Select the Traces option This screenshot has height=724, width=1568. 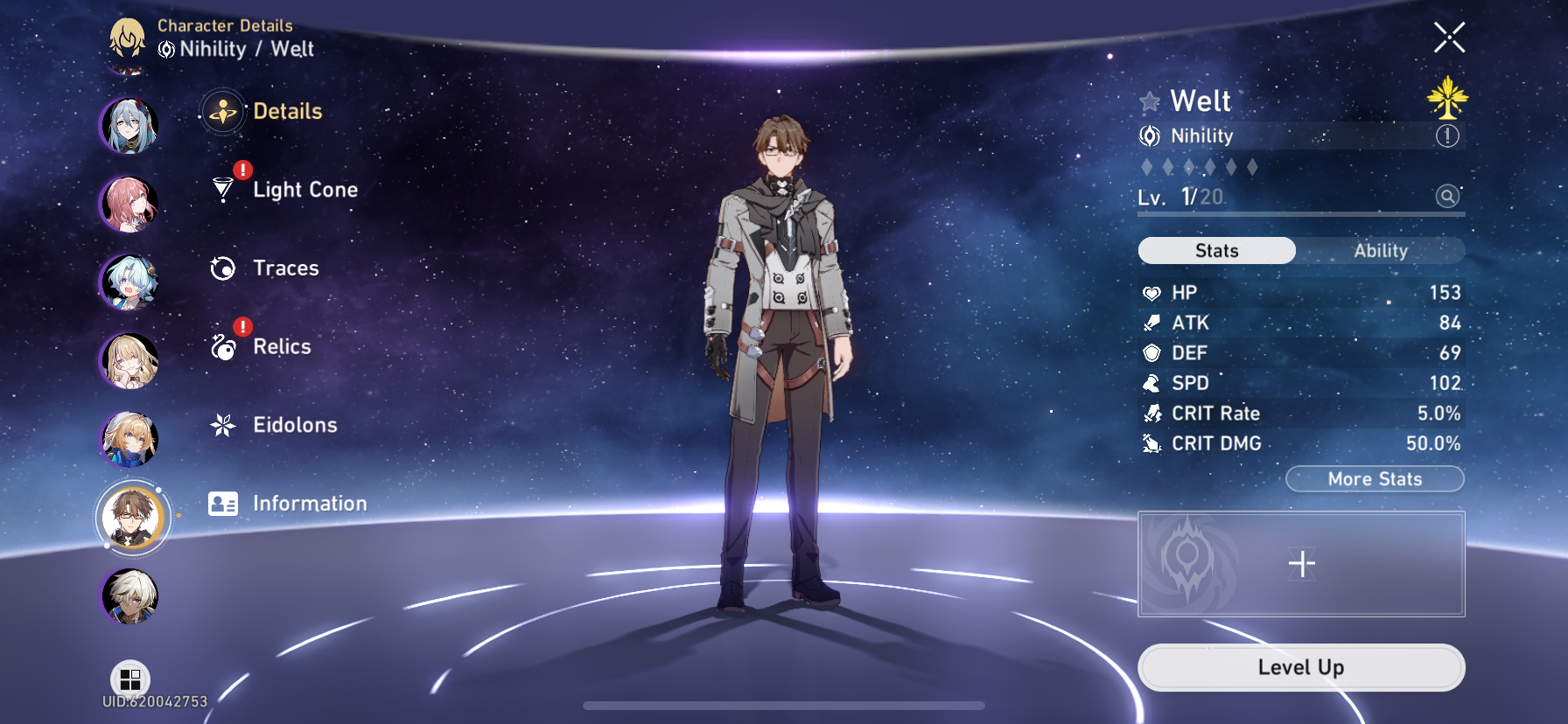[285, 268]
